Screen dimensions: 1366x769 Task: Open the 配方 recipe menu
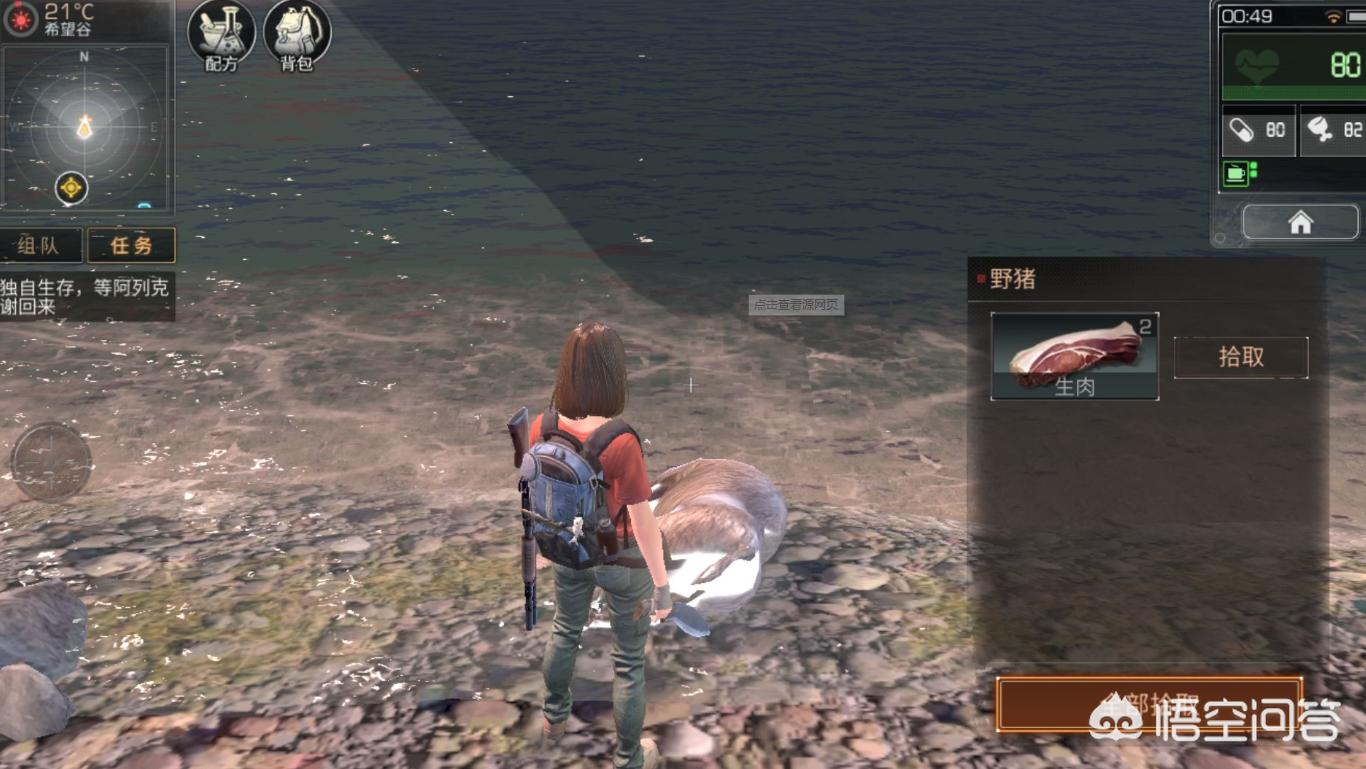pos(221,35)
